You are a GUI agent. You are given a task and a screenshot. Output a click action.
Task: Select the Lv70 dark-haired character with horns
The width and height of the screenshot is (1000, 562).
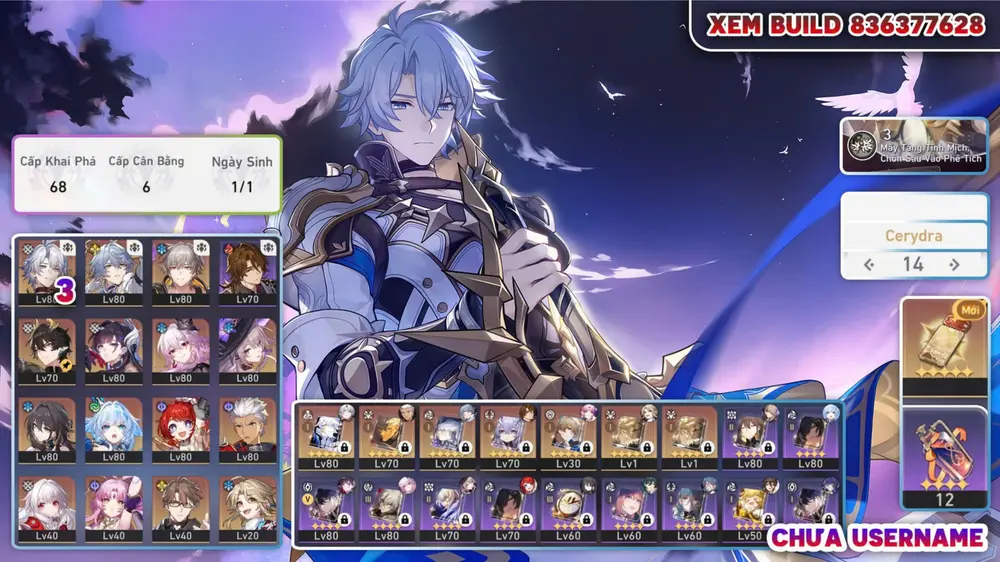pyautogui.click(x=46, y=346)
